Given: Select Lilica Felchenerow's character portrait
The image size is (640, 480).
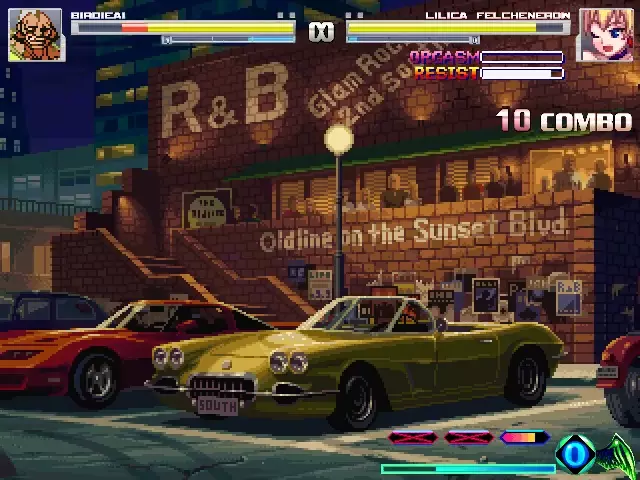Looking at the screenshot, I should (602, 35).
